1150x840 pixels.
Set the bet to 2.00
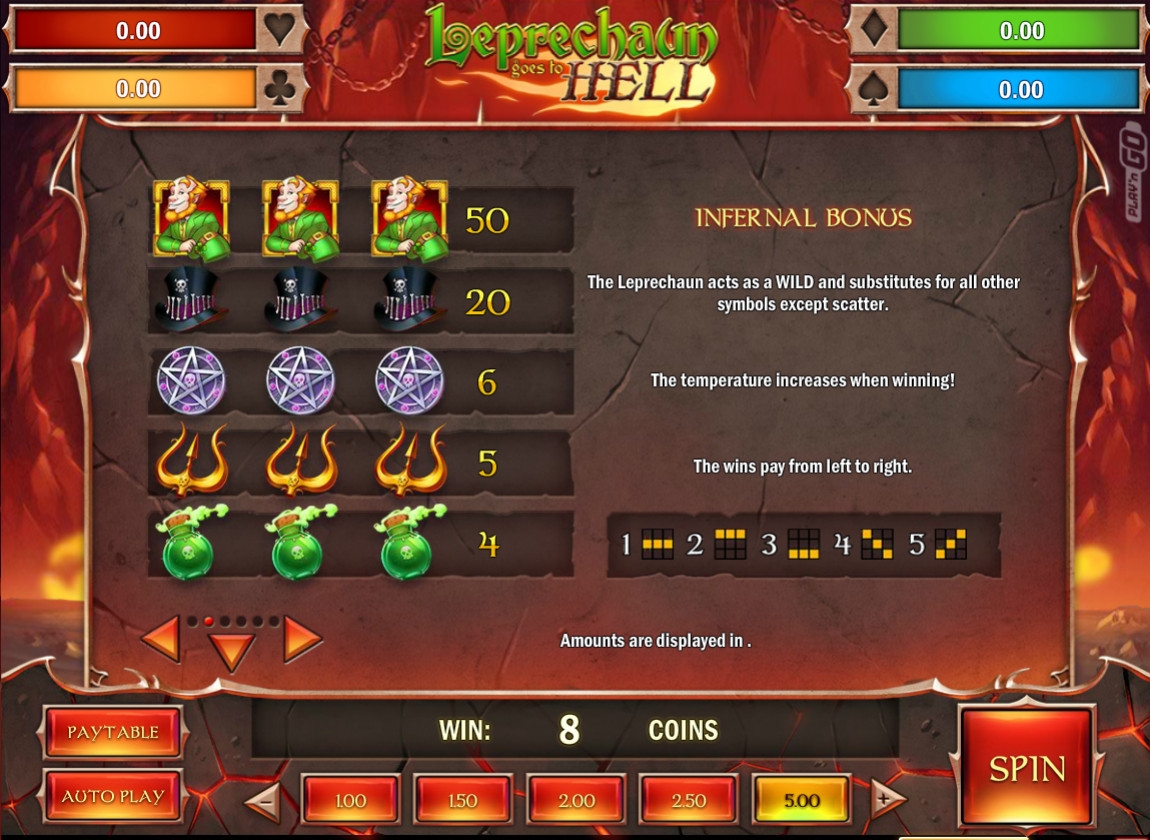[x=576, y=800]
